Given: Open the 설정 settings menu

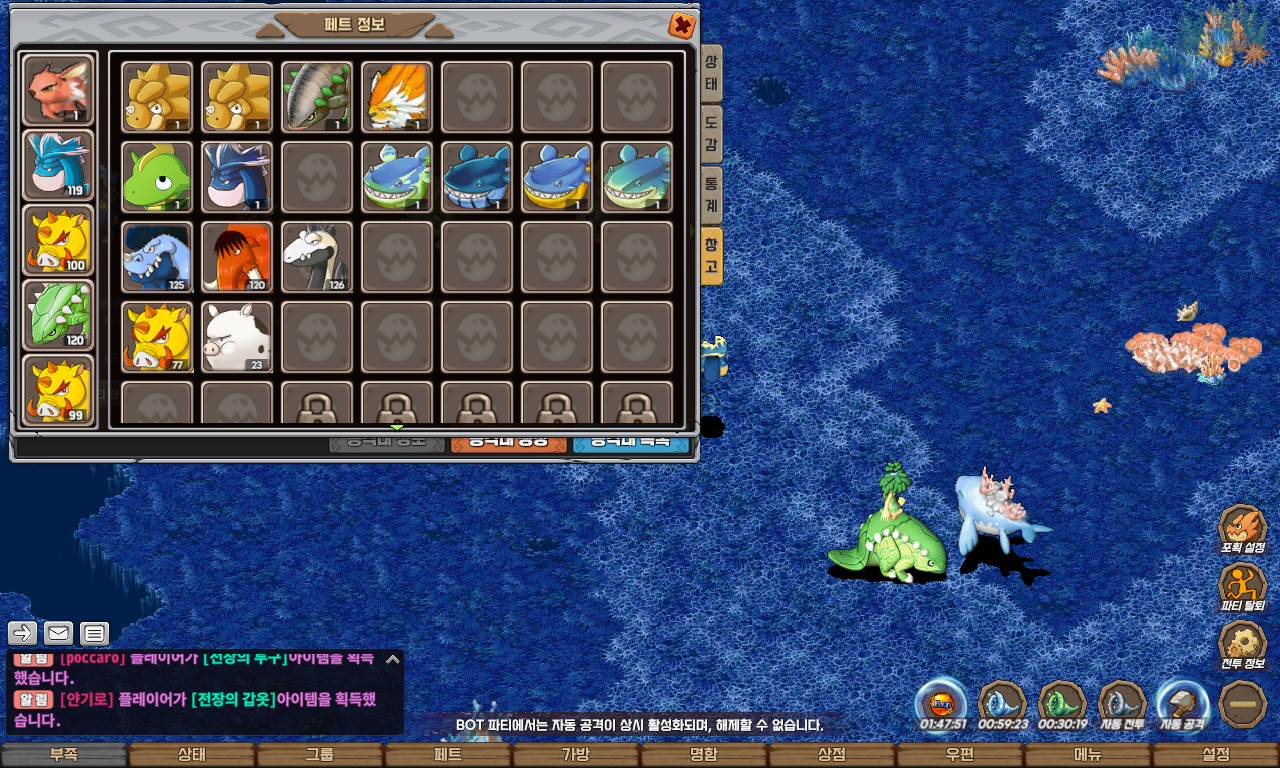Looking at the screenshot, I should pyautogui.click(x=1215, y=755).
